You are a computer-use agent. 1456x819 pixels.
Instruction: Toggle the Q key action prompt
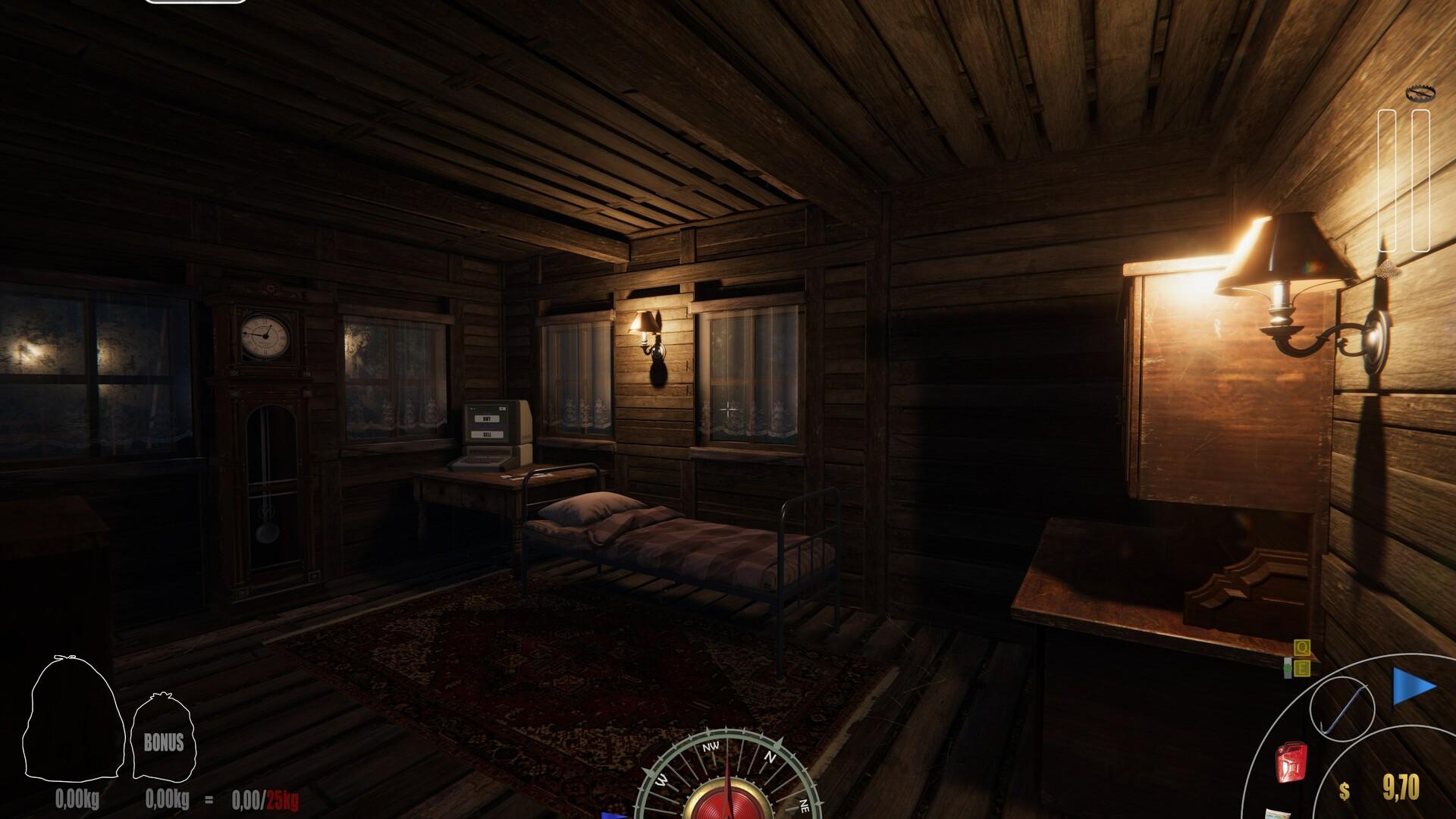[x=1301, y=649]
